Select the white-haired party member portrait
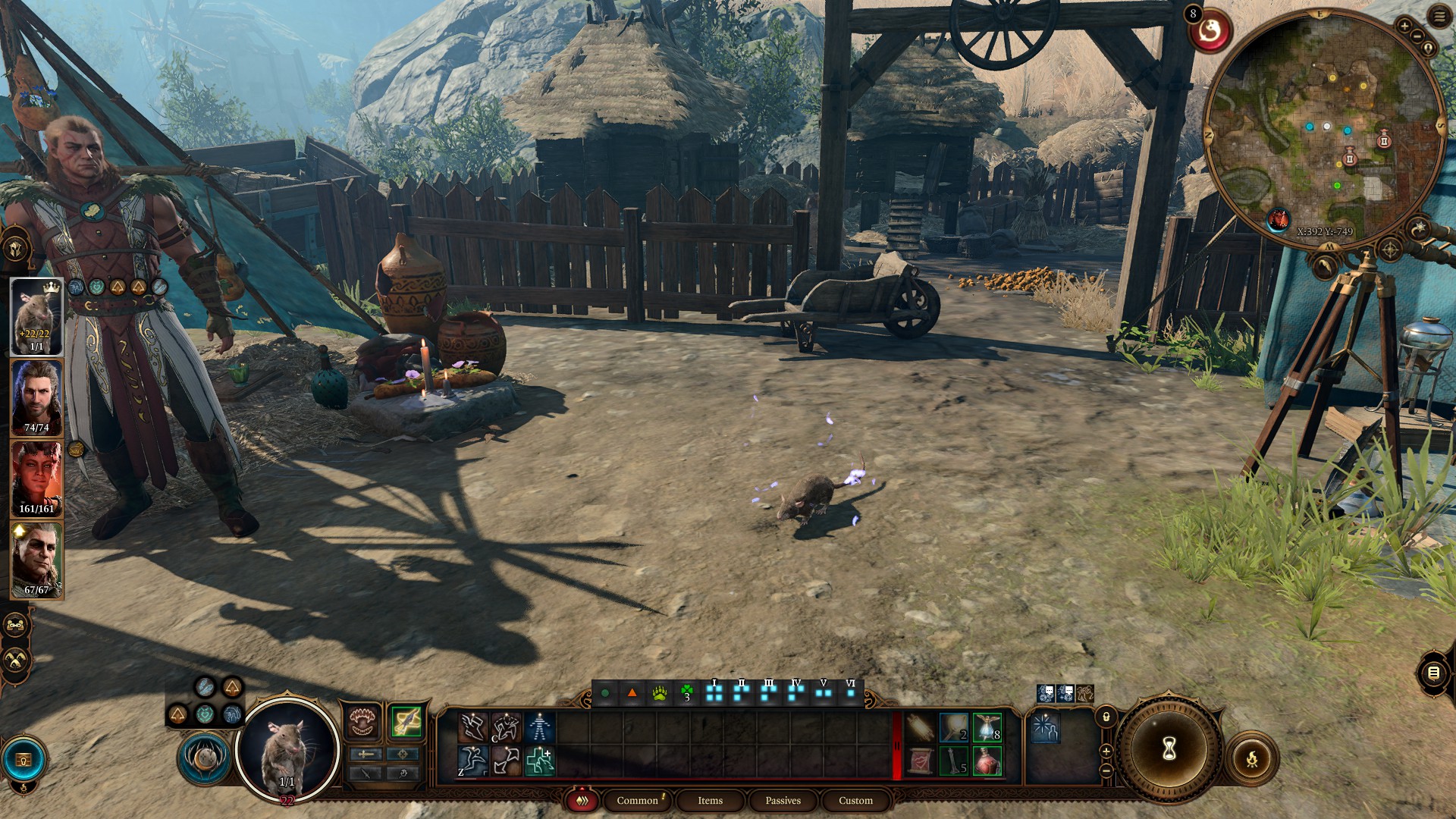1456x819 pixels. [36, 560]
